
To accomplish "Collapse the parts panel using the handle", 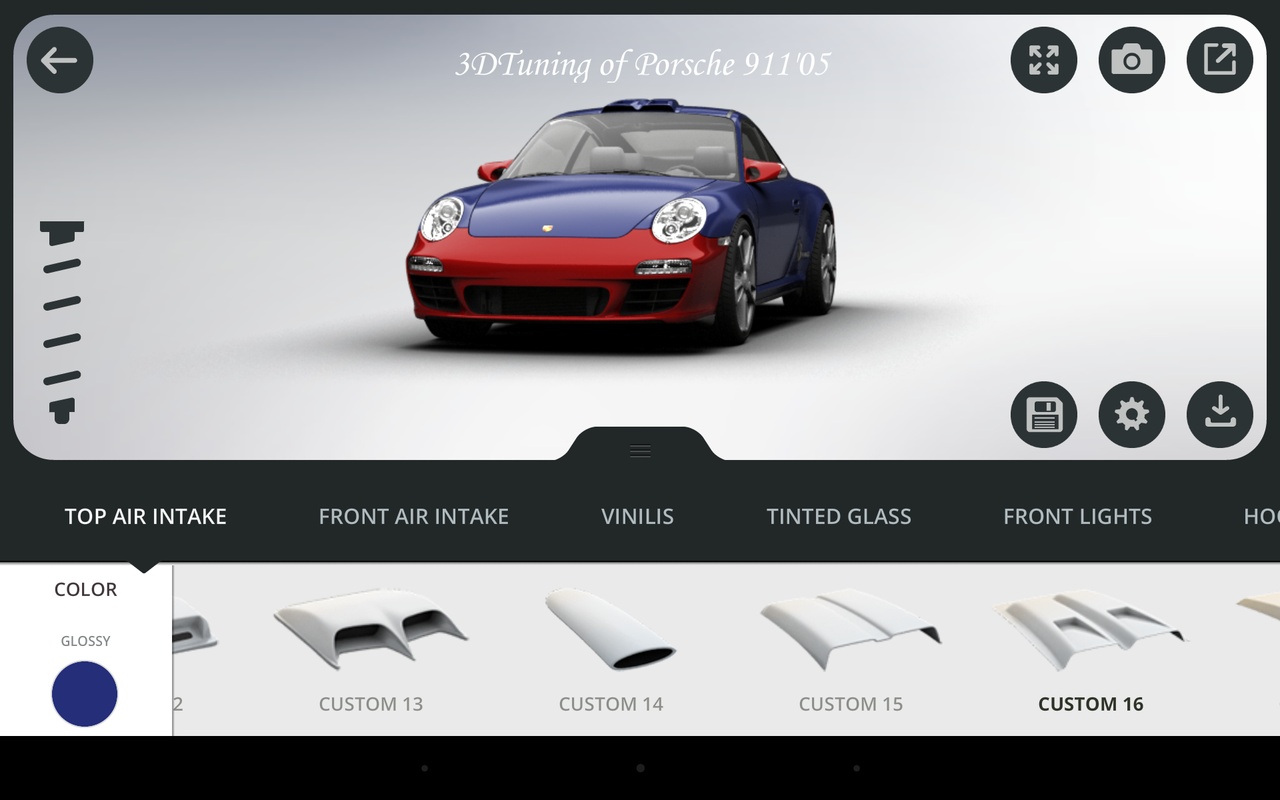I will click(641, 450).
